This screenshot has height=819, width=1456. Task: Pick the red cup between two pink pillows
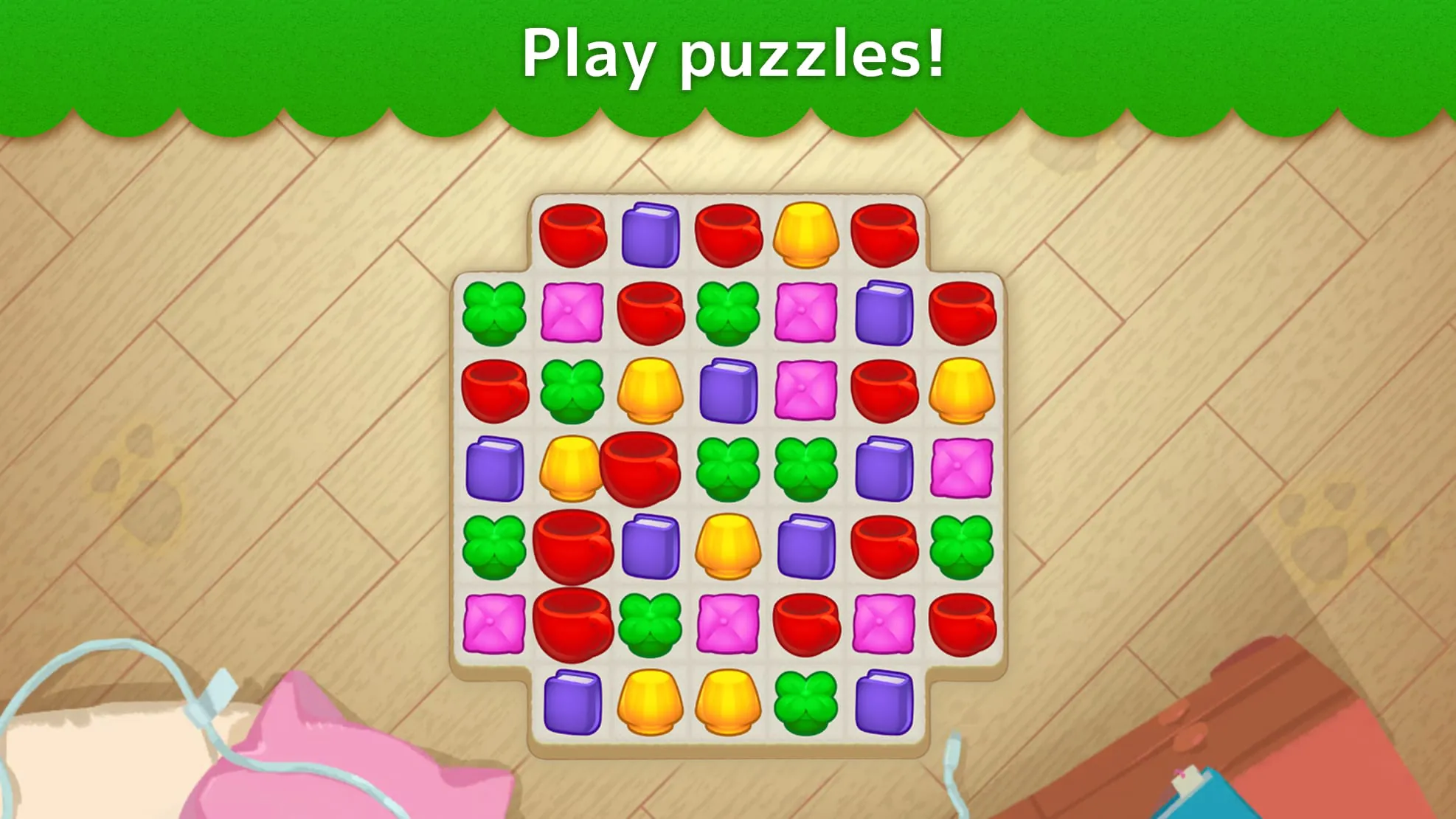tap(806, 625)
